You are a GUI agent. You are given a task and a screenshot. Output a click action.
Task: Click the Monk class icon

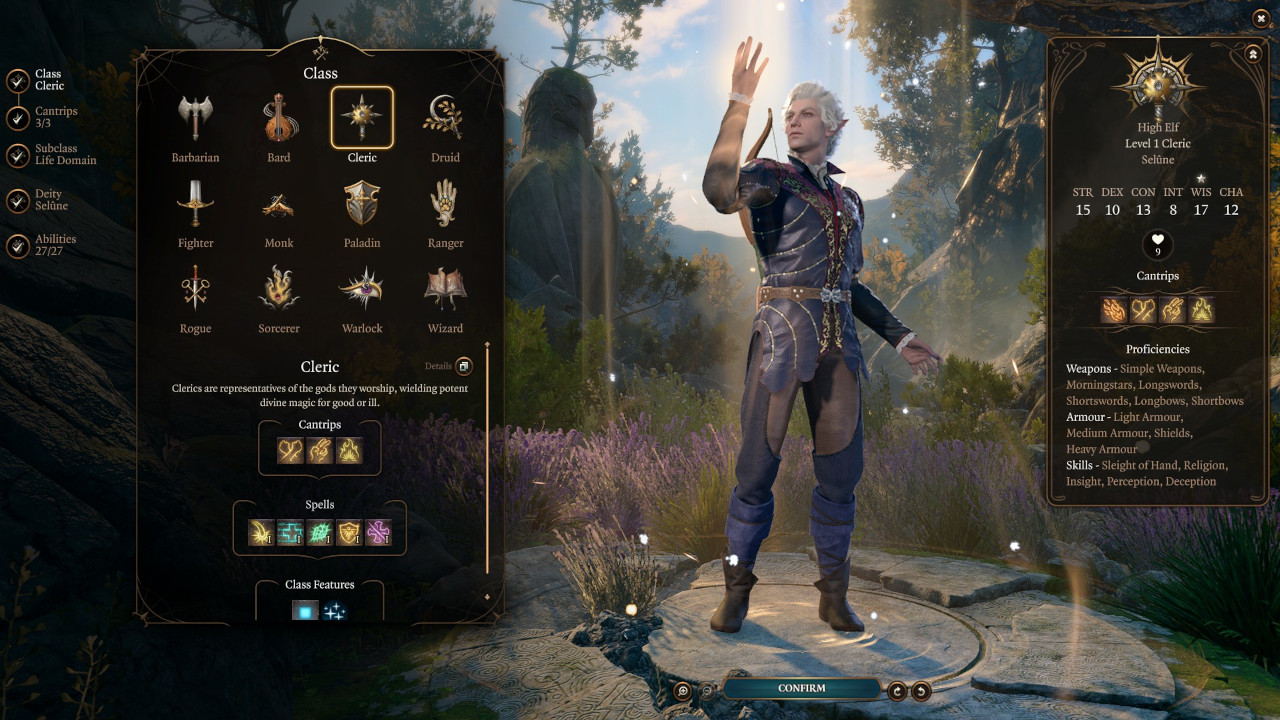278,203
